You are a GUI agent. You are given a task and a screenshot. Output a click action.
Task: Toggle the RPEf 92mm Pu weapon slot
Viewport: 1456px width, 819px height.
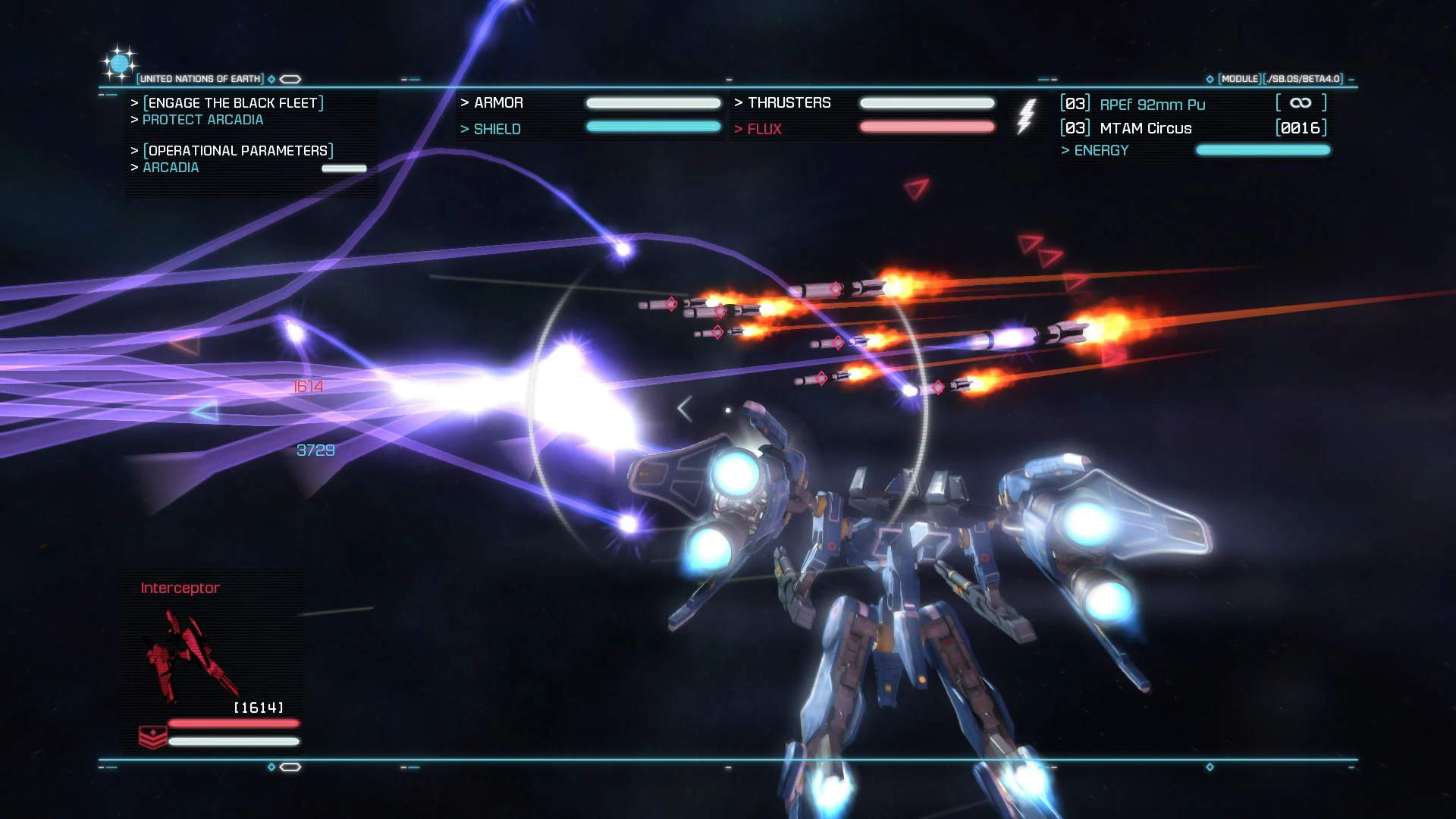(1153, 104)
